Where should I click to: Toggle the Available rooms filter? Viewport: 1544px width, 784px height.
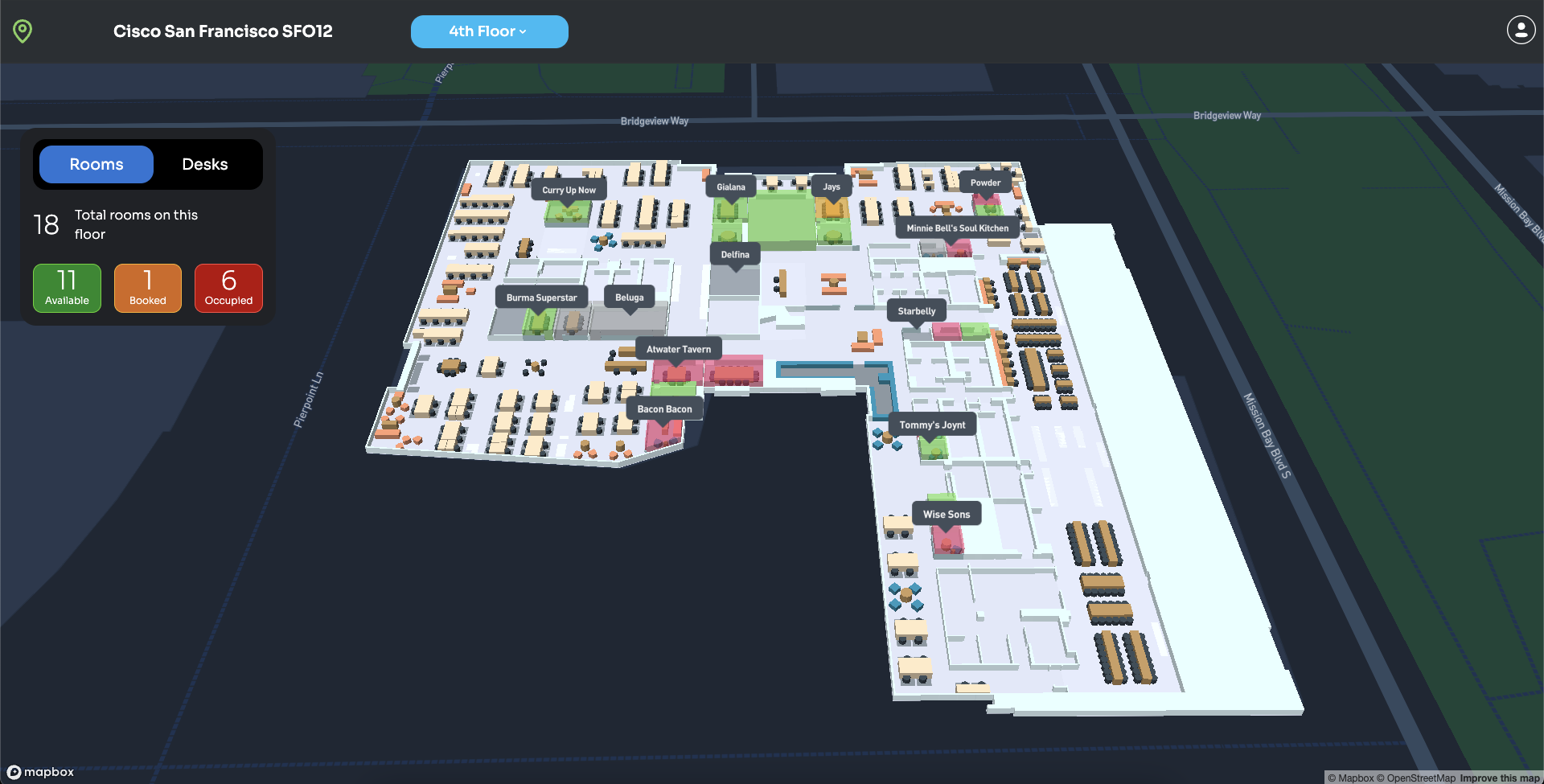coord(67,288)
